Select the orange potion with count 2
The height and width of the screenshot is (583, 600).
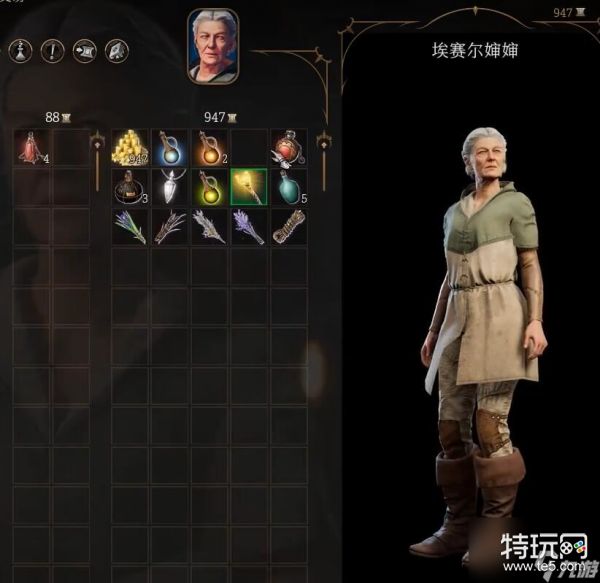[x=209, y=147]
